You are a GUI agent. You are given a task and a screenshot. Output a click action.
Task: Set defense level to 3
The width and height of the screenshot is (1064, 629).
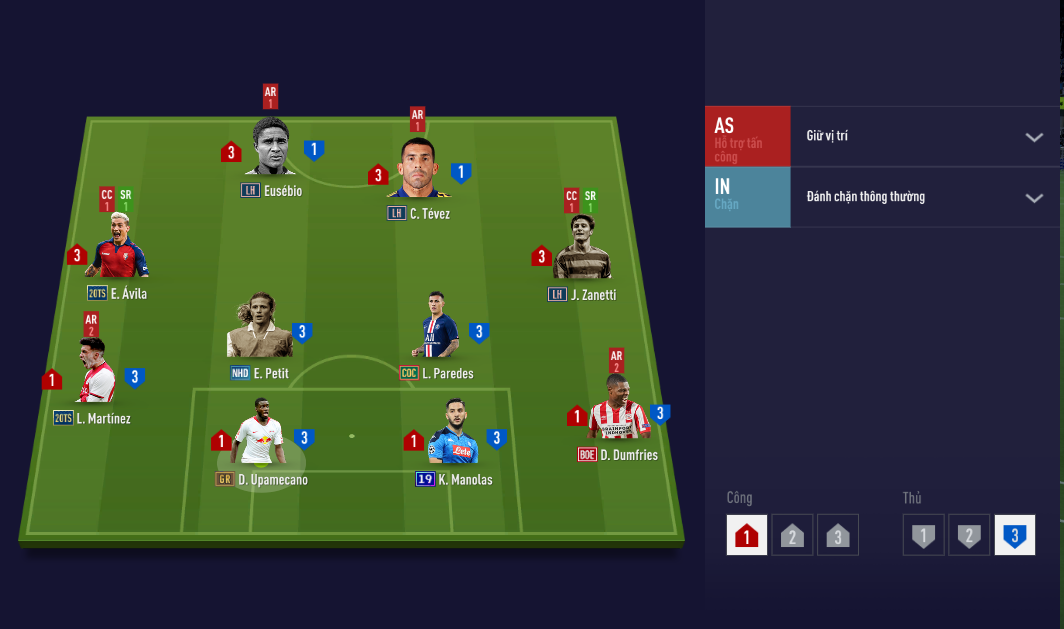point(1014,535)
